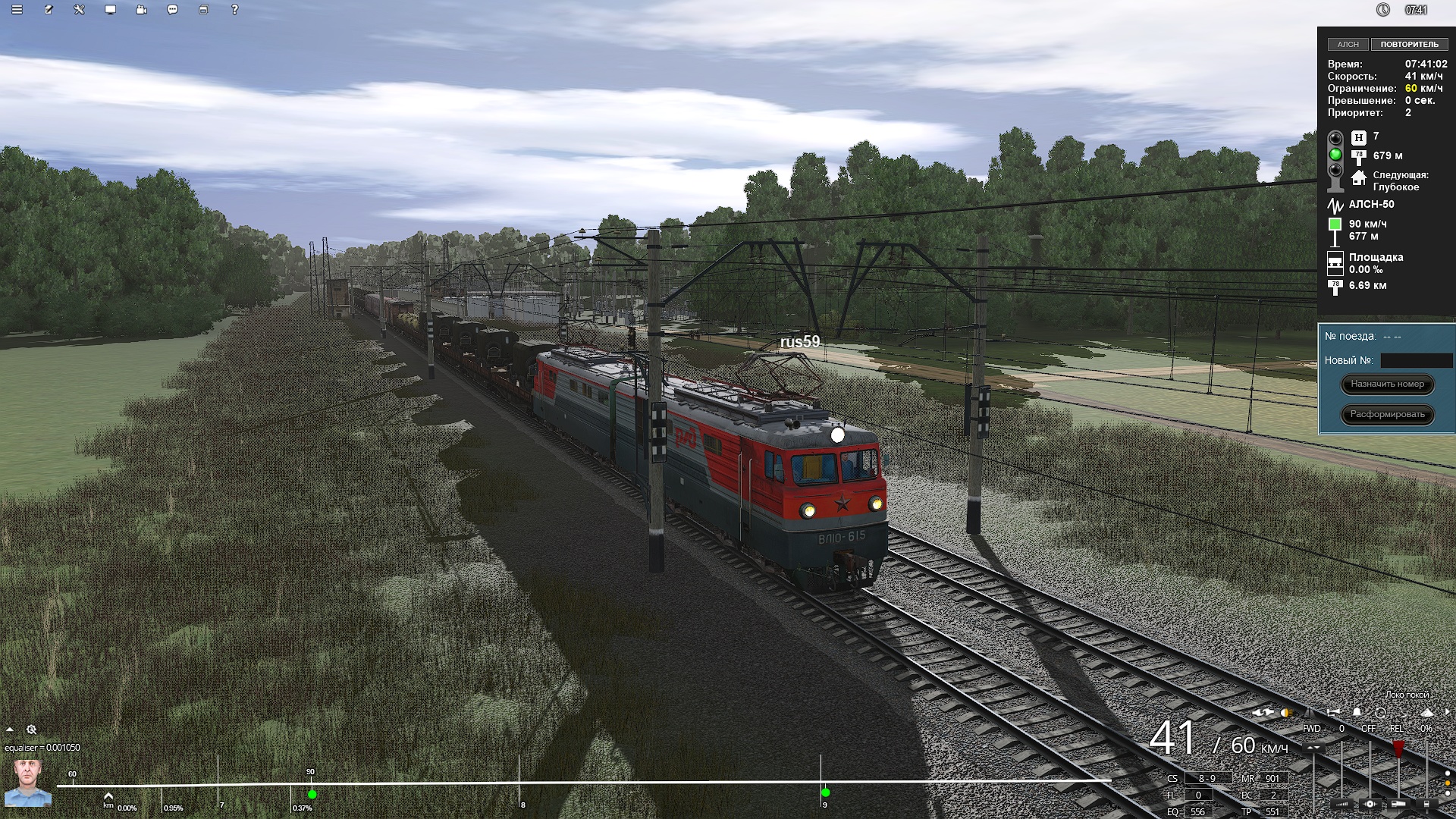The width and height of the screenshot is (1456, 819).
Task: Click the Новый № train number field
Action: click(1416, 361)
